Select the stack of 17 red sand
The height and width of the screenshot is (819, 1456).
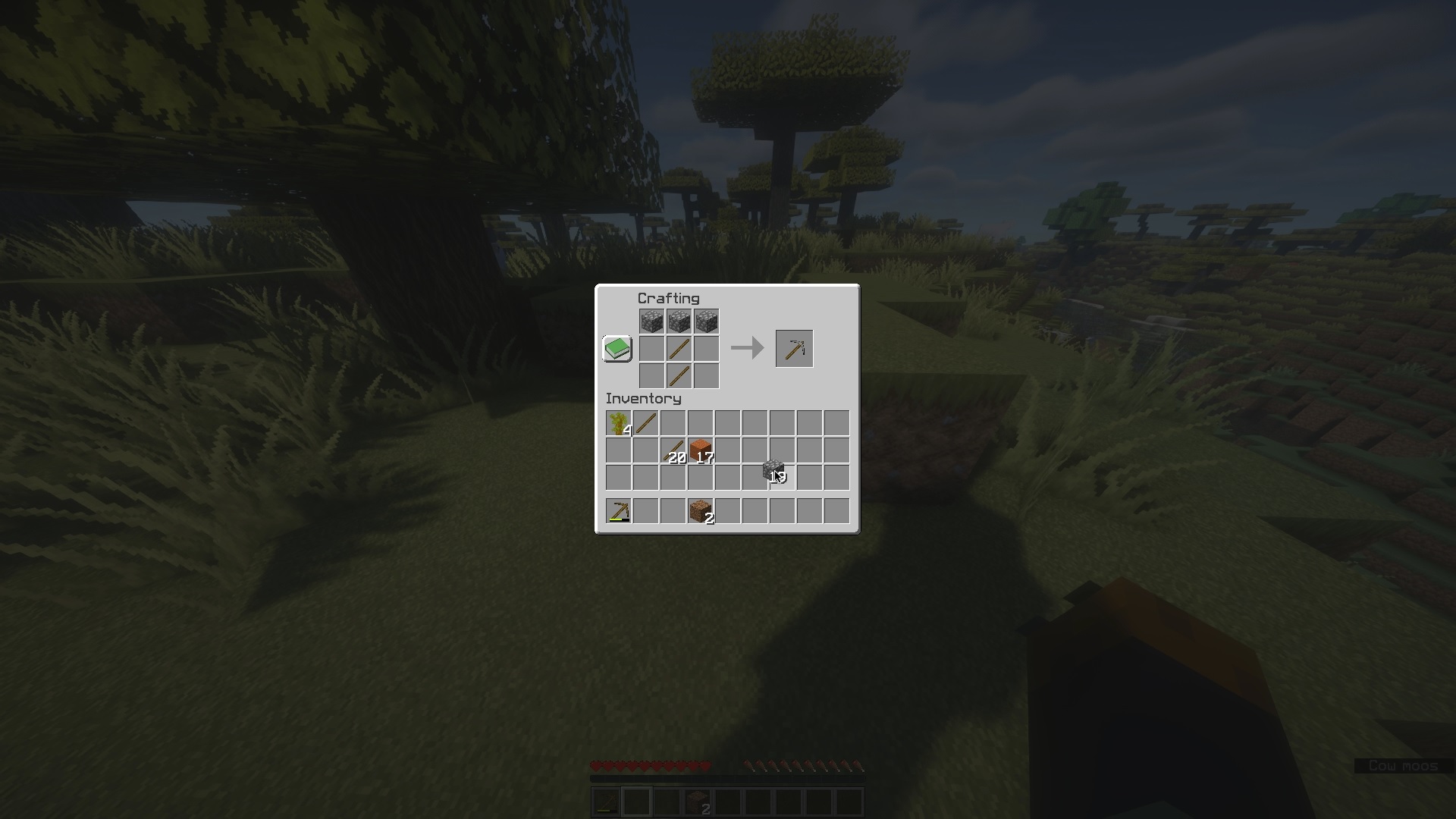coord(699,450)
